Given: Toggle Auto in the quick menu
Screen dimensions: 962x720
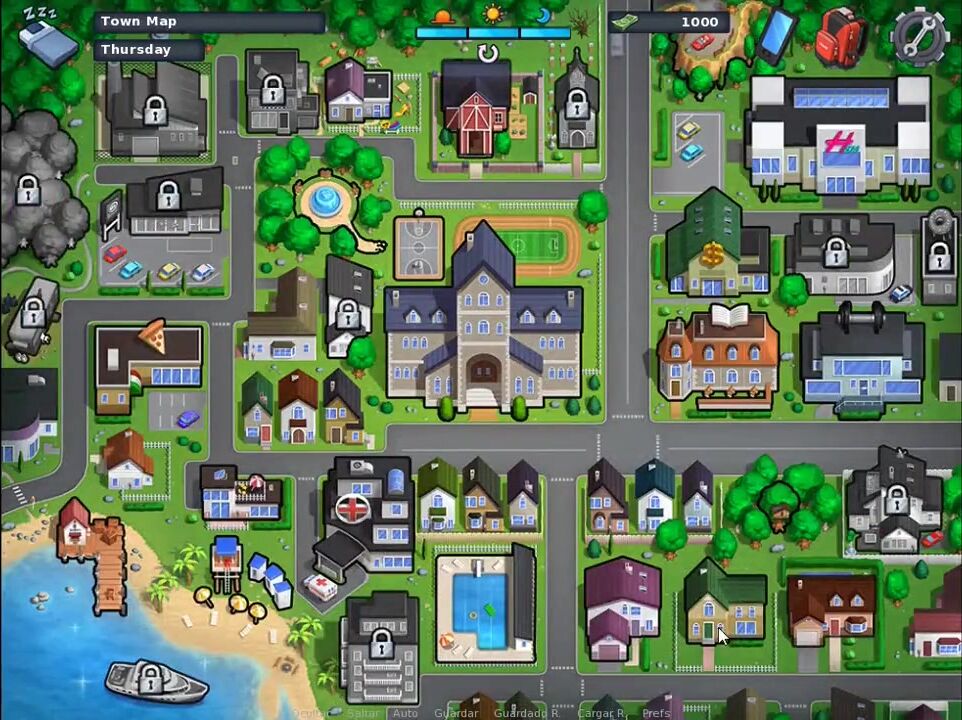Looking at the screenshot, I should 405,713.
